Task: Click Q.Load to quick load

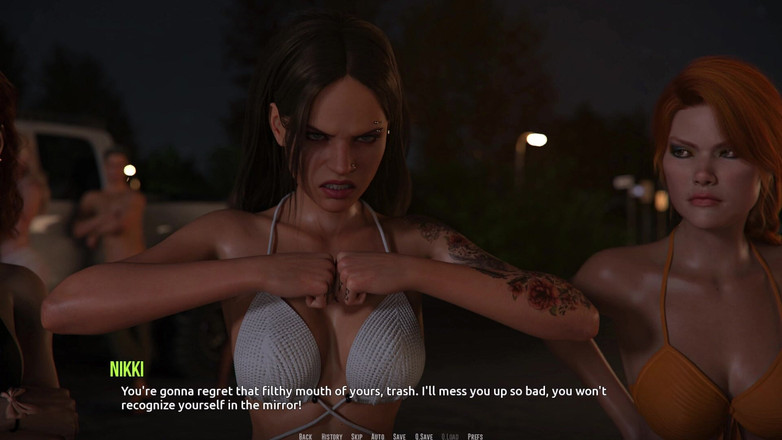Action: coord(450,436)
